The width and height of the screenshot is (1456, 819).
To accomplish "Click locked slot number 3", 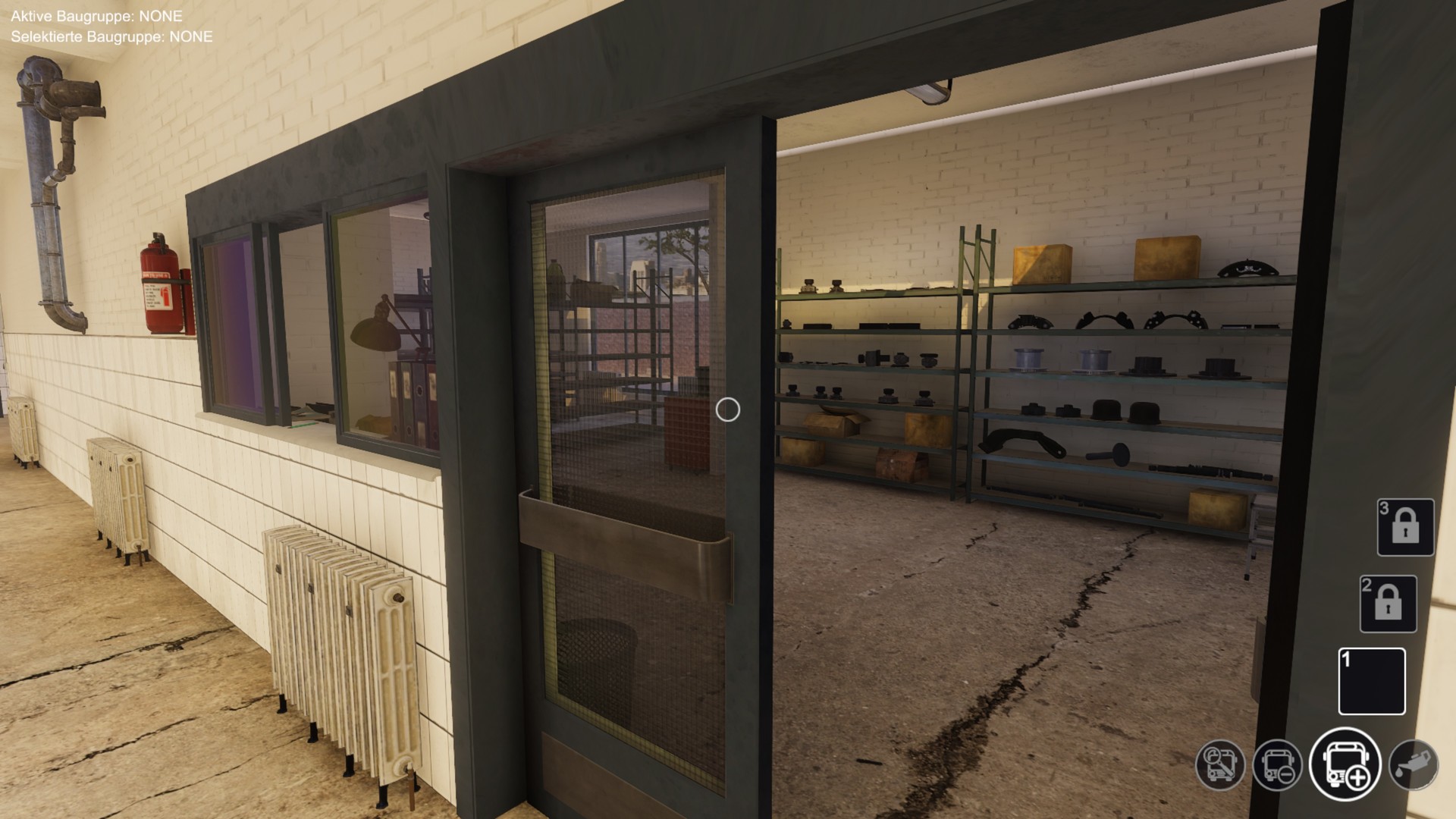I will click(x=1405, y=527).
